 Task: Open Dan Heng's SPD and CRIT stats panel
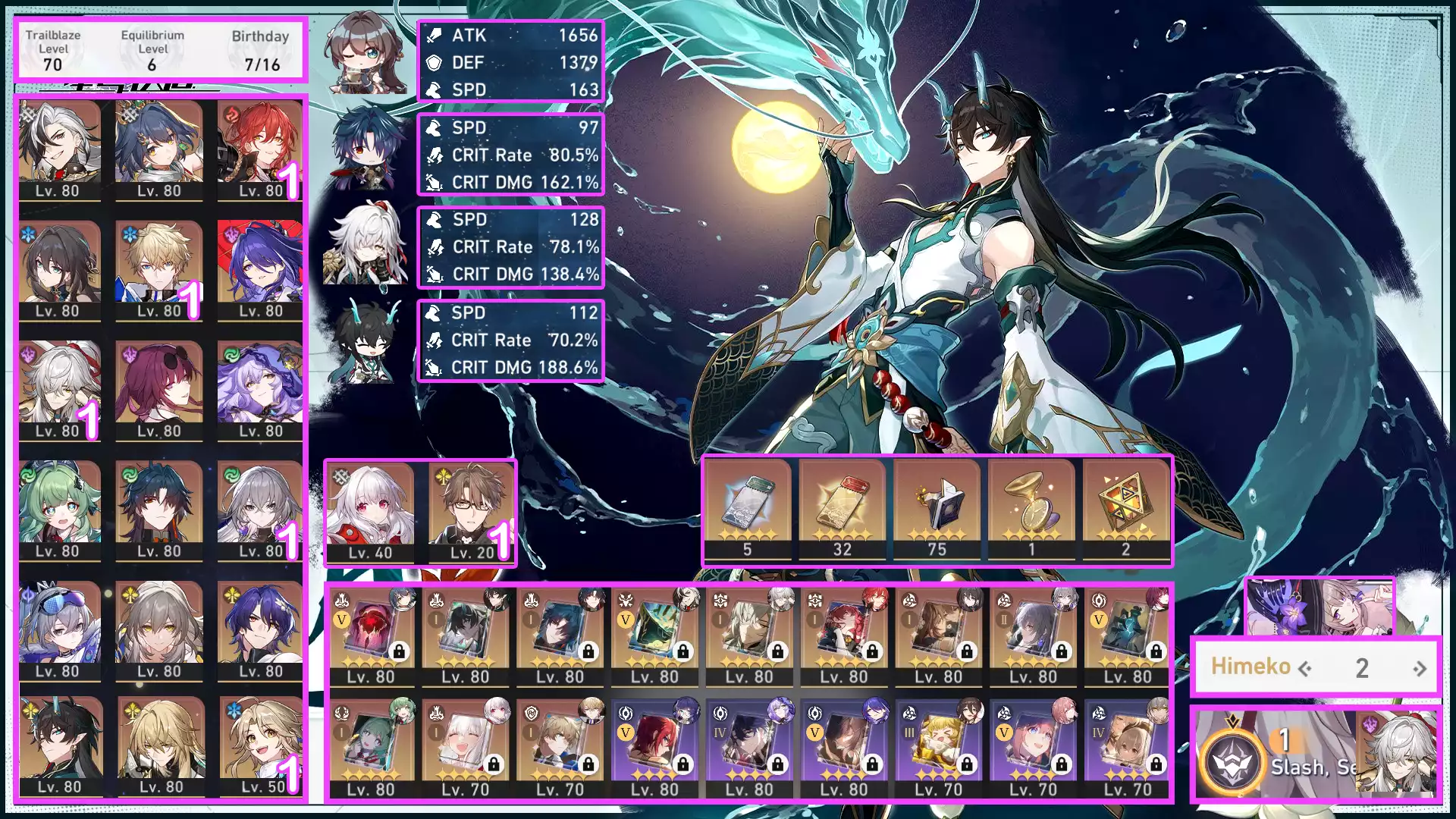(x=510, y=340)
